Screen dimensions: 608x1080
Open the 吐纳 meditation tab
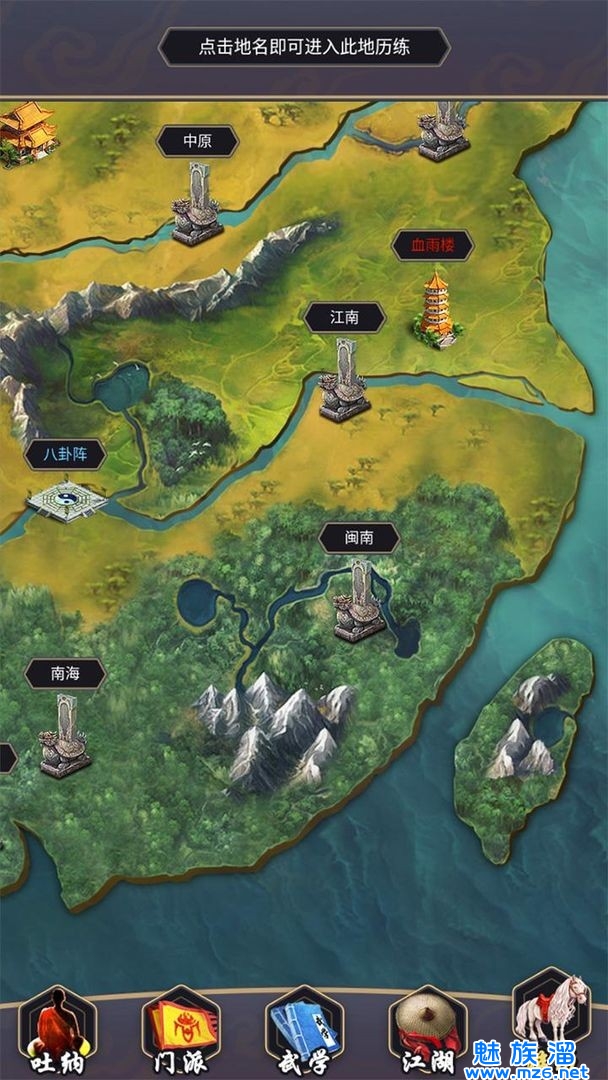(x=57, y=1030)
